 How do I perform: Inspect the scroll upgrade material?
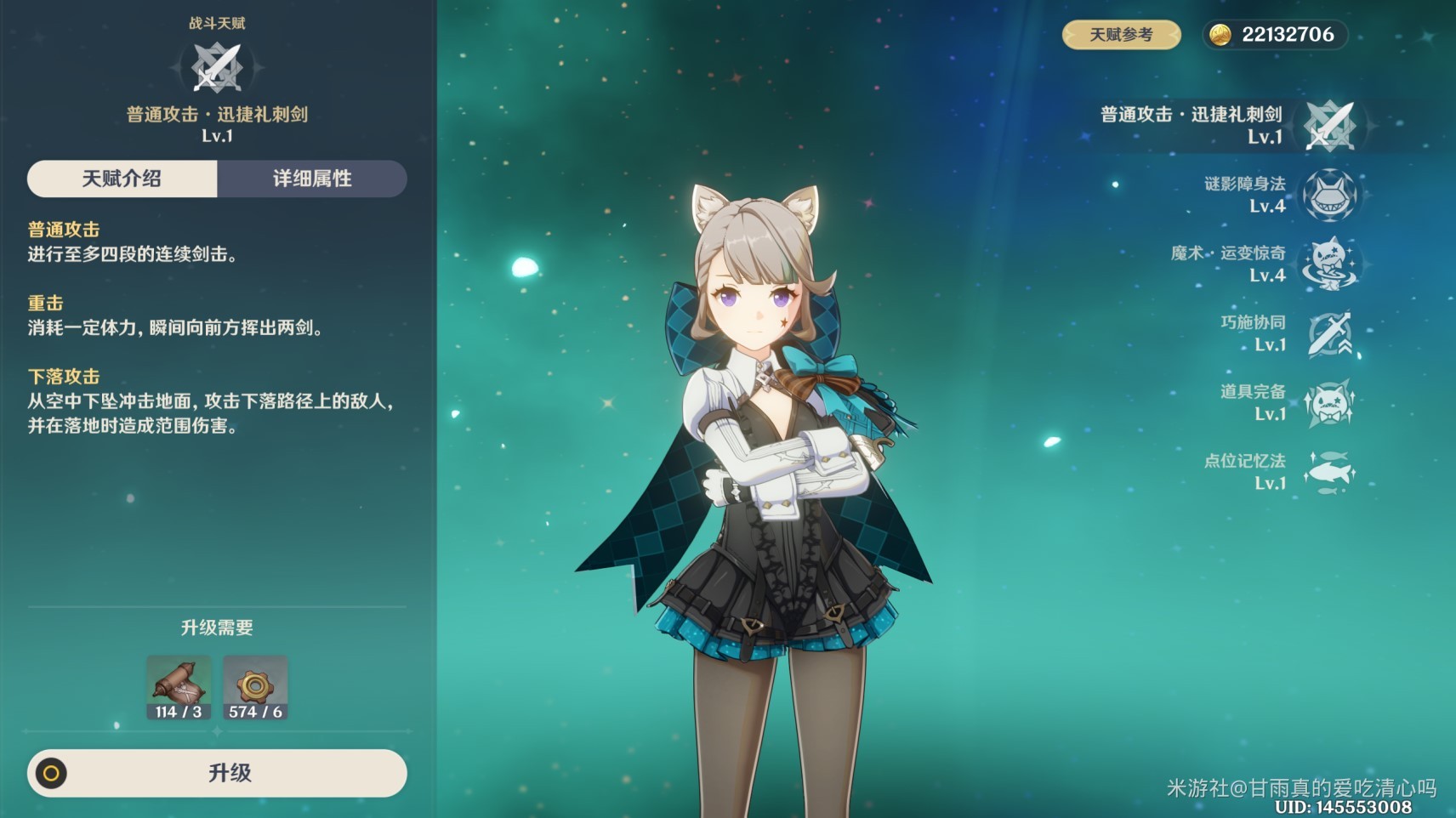point(179,687)
